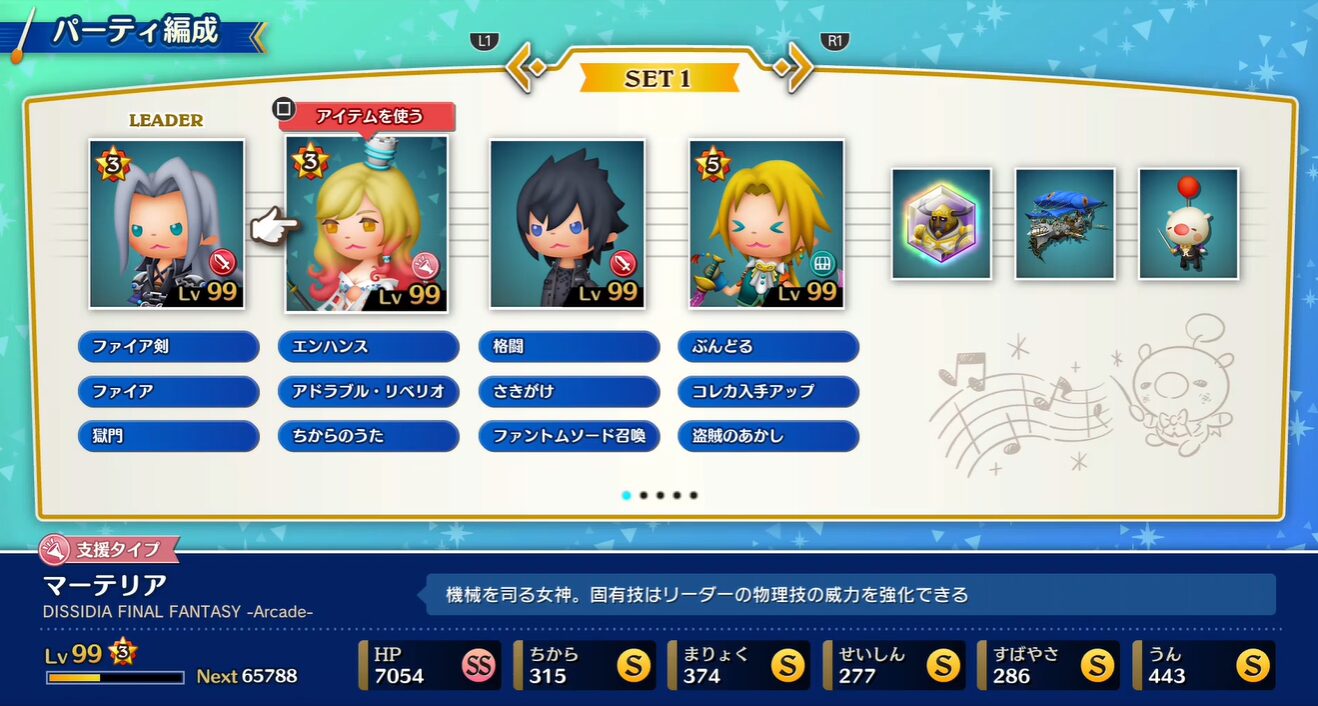Select the 獄門 ability
The width and height of the screenshot is (1318, 706).
tap(168, 436)
